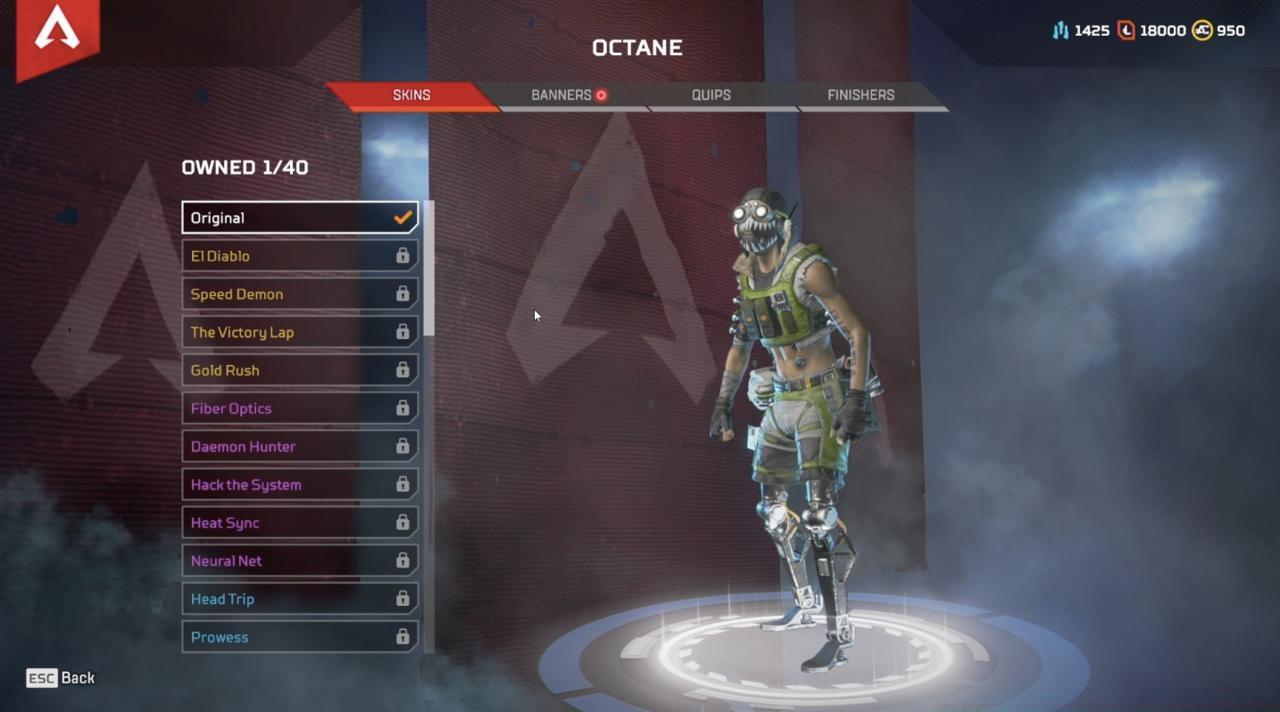Click the Apex Legends logo banner
Viewport: 1280px width, 712px height.
[x=57, y=34]
